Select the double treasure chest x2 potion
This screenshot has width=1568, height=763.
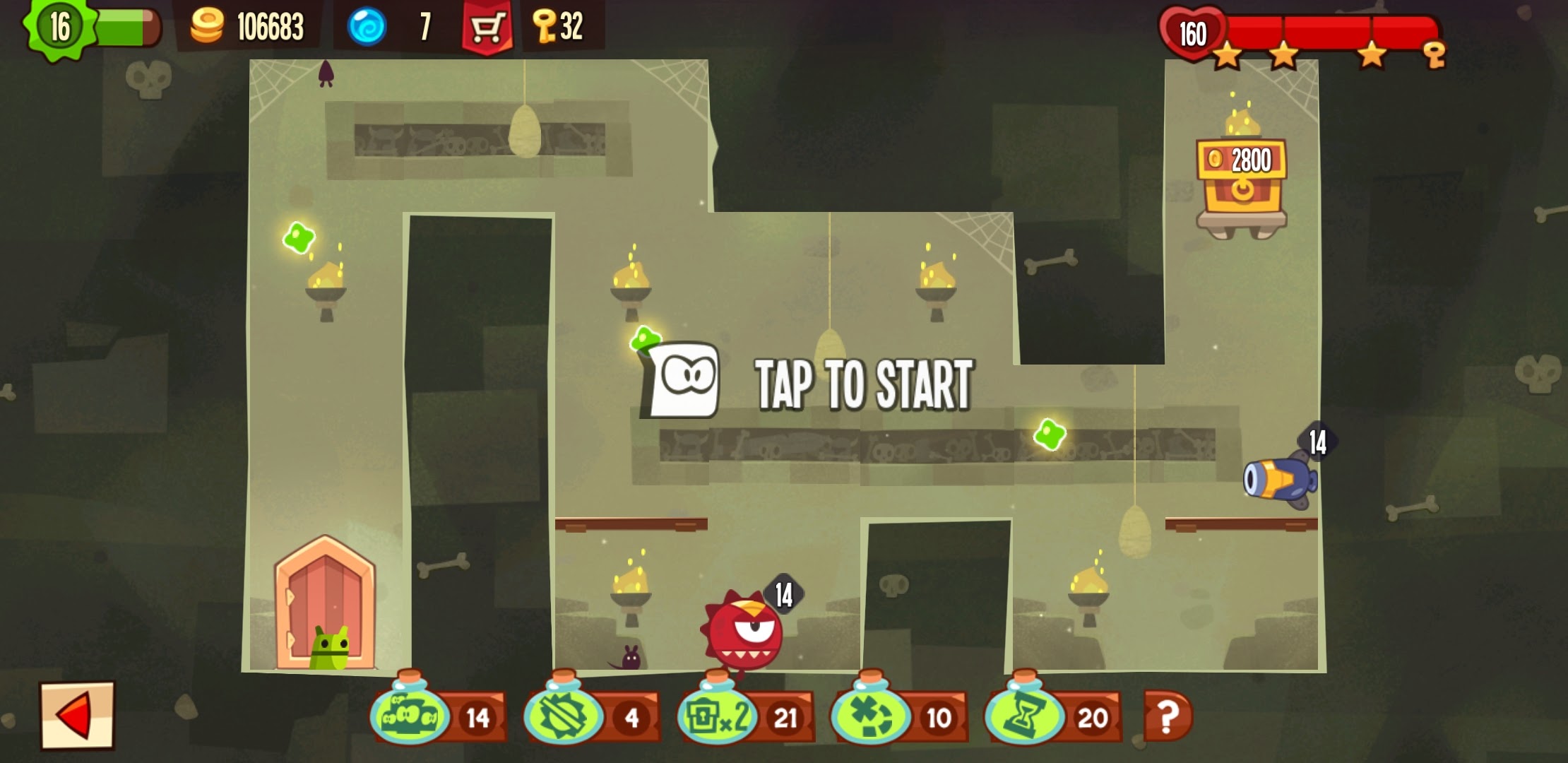click(718, 715)
